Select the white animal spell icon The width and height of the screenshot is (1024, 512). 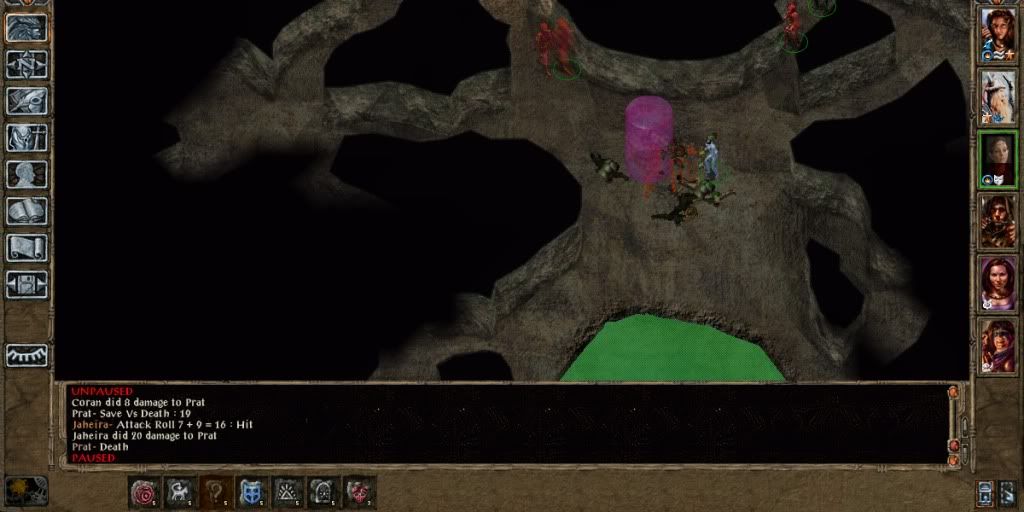click(181, 491)
